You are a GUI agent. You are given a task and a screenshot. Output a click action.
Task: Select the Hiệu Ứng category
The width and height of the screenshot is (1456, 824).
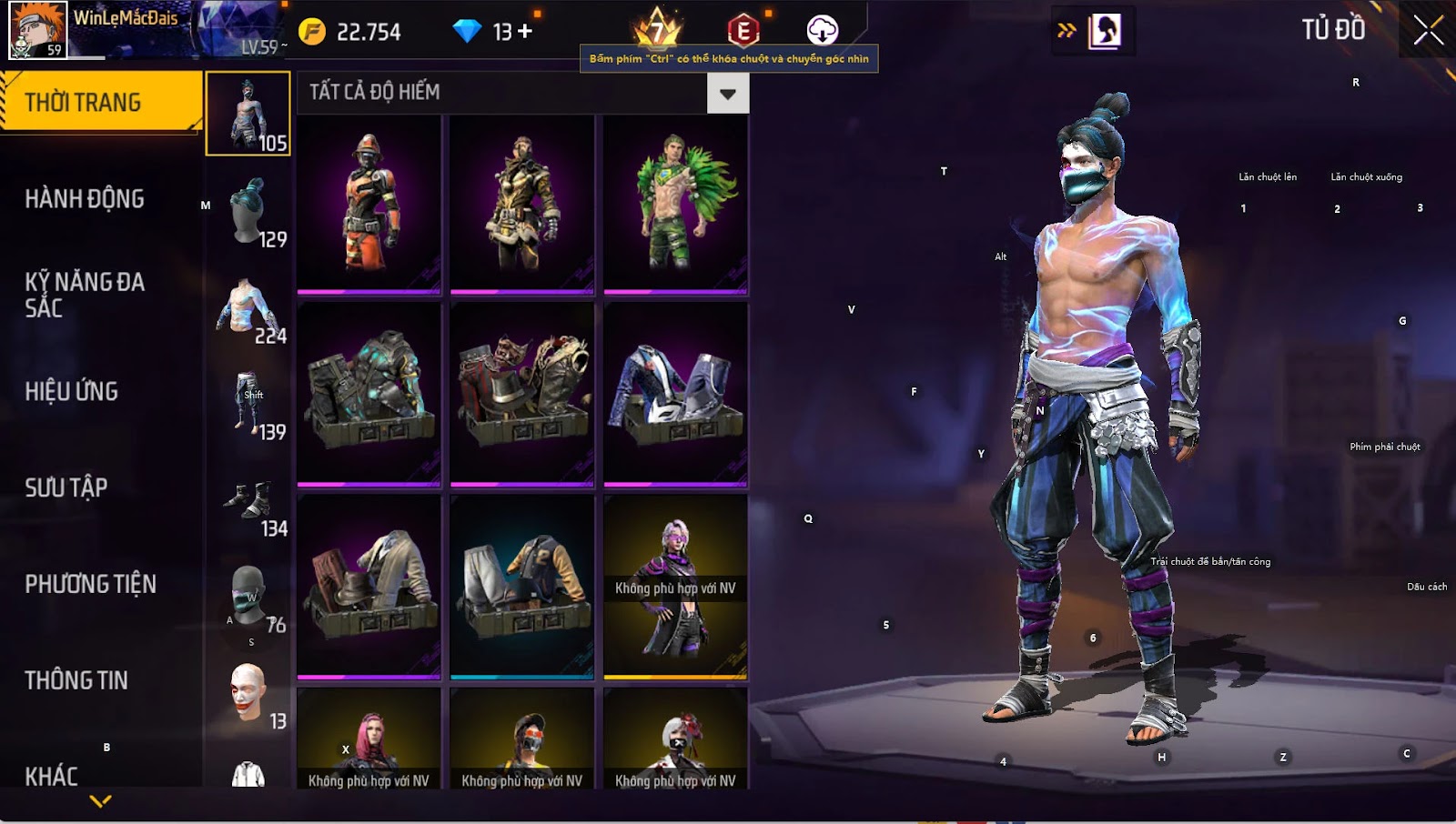[72, 391]
